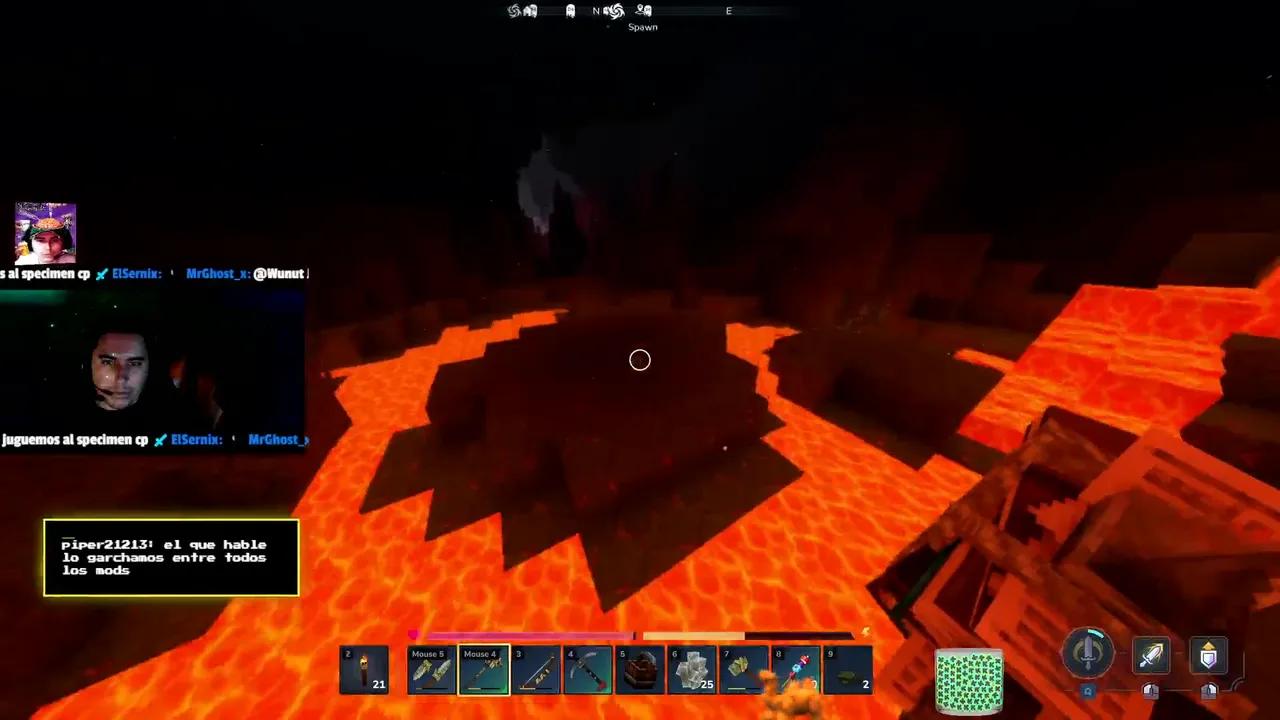
Task: Select the pickaxe in hotbar slot 4
Action: [588, 669]
